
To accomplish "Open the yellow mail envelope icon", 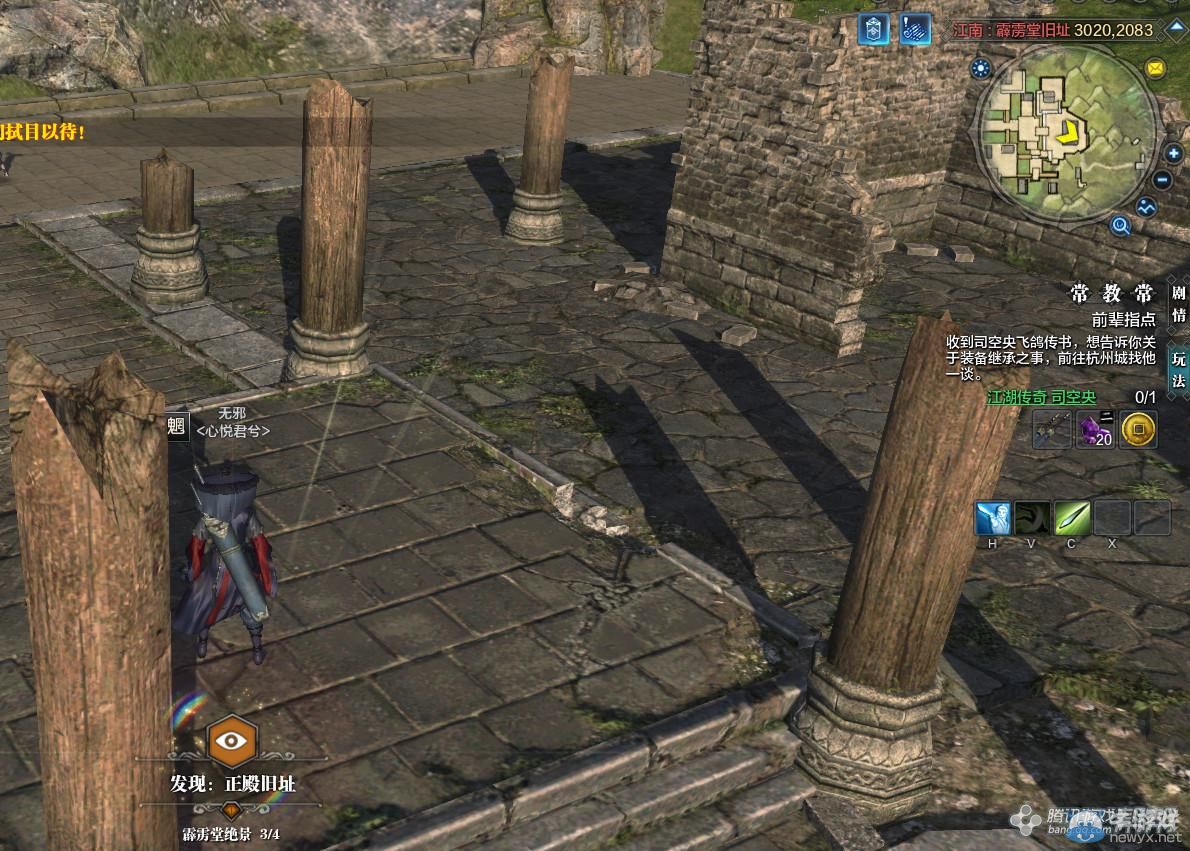I will 1155,69.
